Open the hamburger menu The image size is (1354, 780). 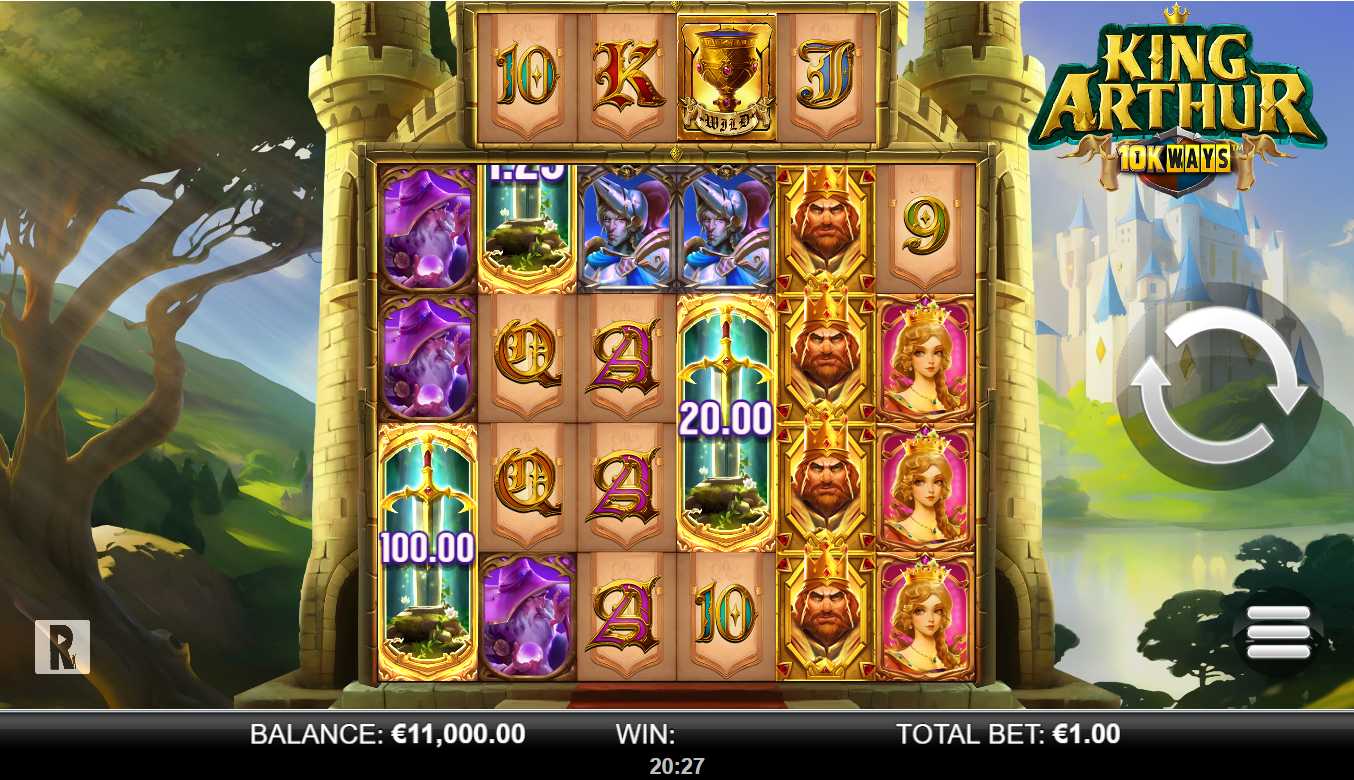tap(1278, 631)
